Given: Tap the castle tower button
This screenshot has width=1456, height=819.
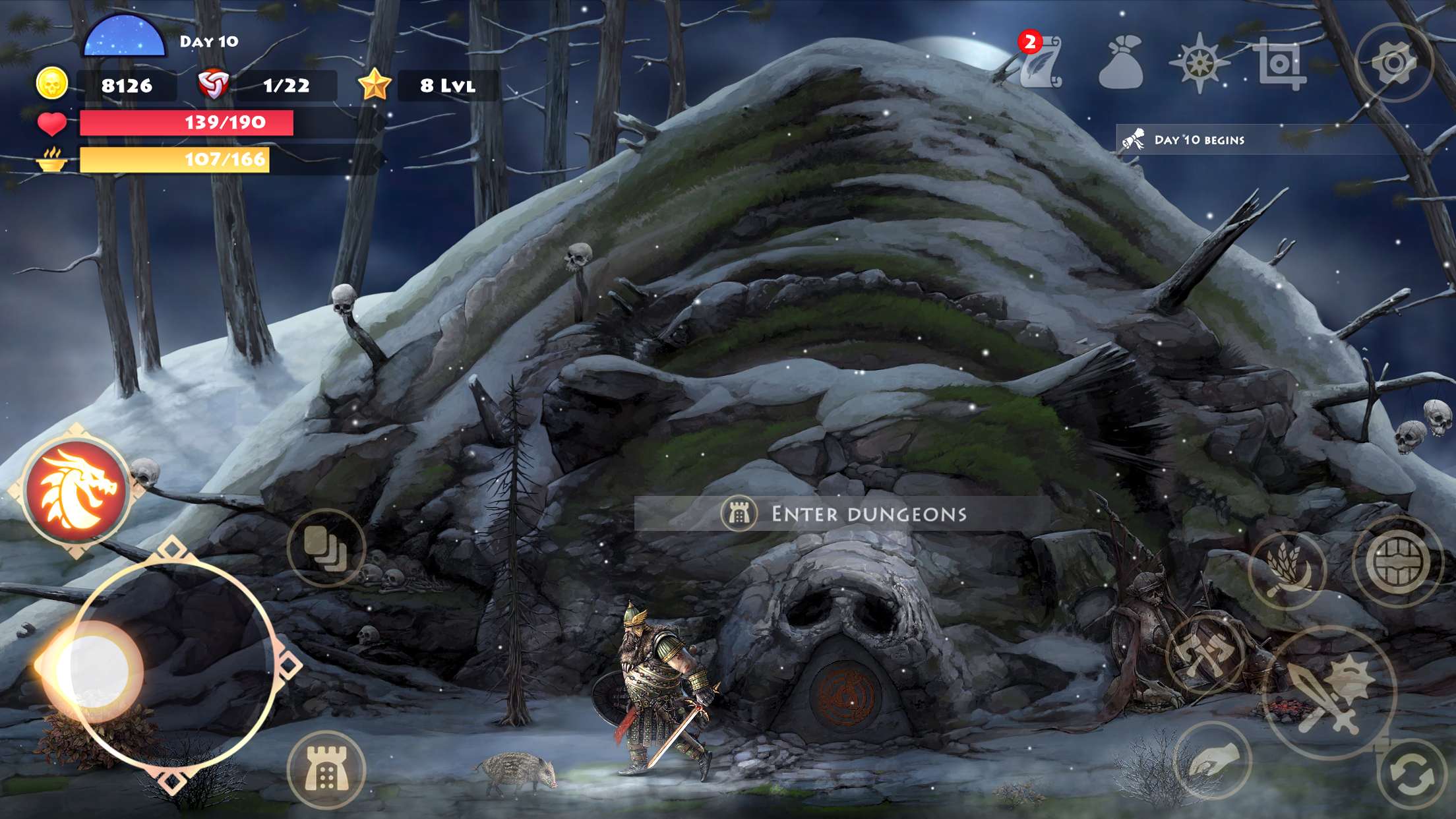Looking at the screenshot, I should point(326,770).
